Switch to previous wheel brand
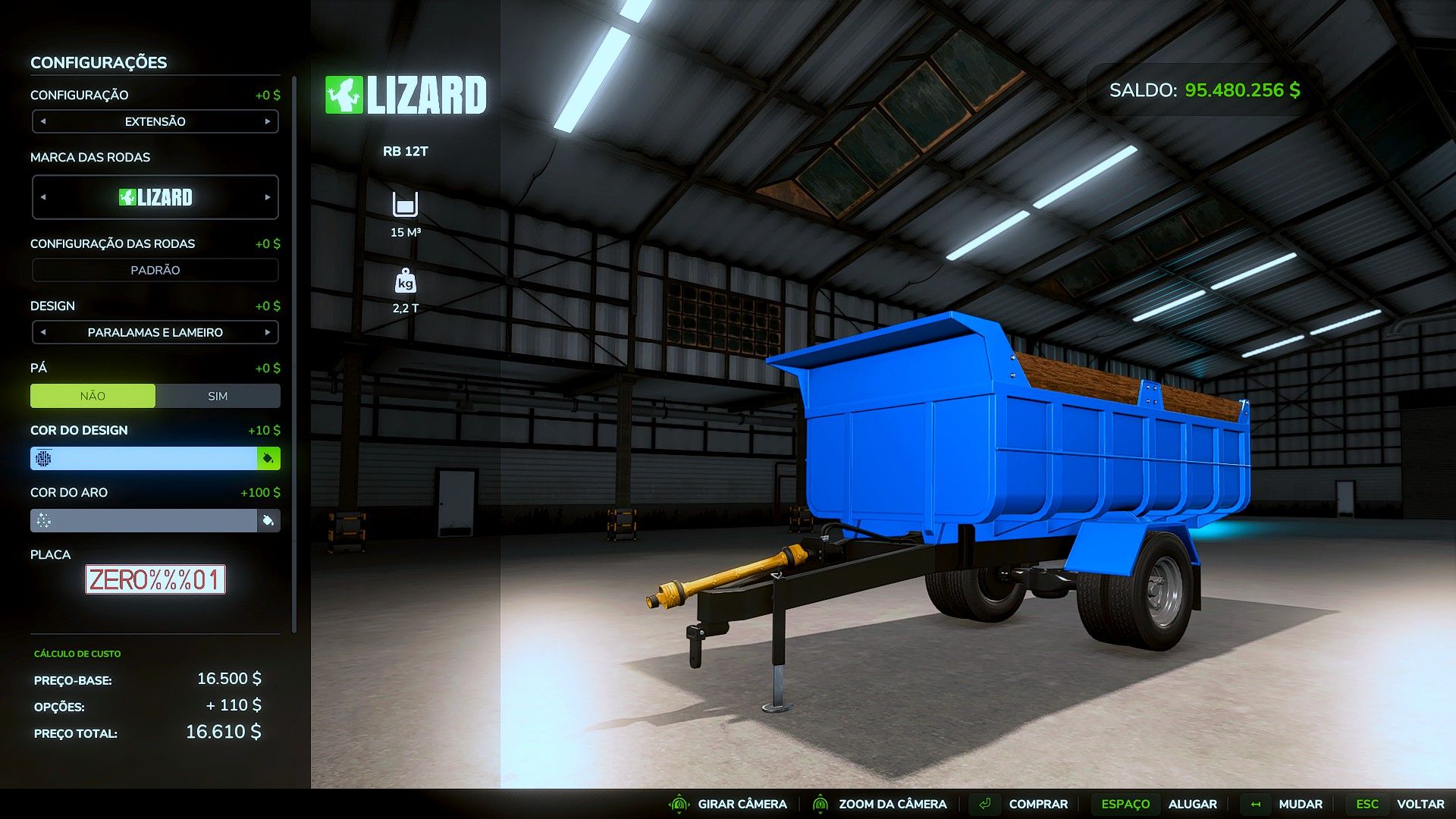The image size is (1456, 819). (43, 197)
